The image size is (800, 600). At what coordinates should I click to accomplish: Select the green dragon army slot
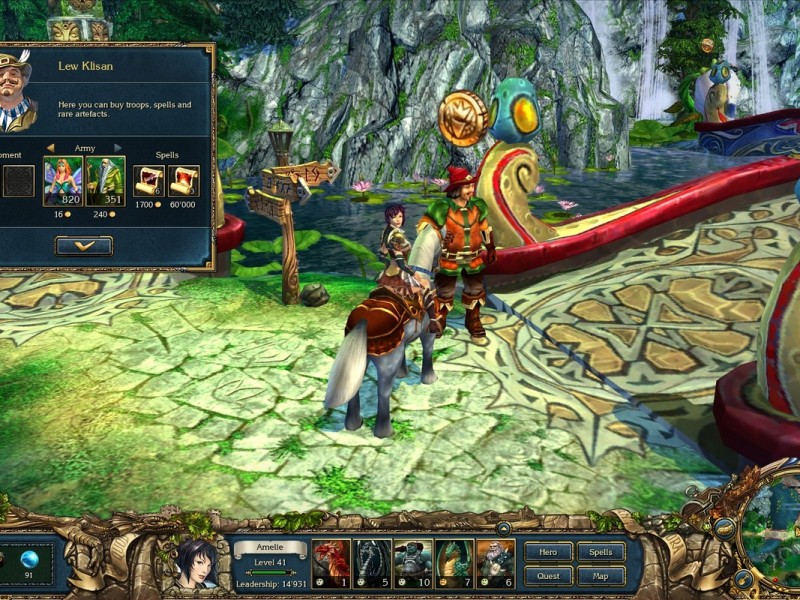click(454, 563)
